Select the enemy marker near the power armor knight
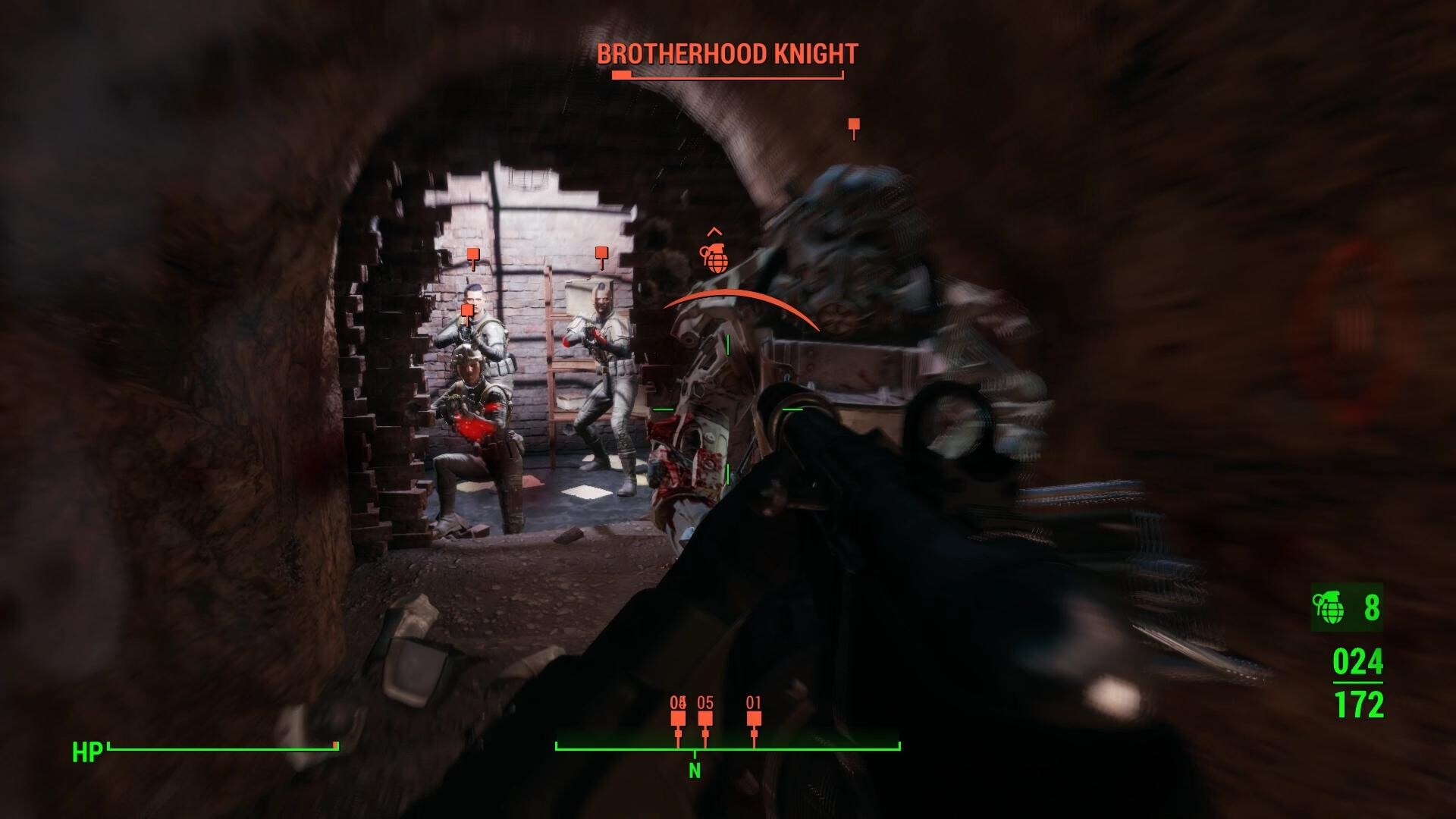 point(854,125)
